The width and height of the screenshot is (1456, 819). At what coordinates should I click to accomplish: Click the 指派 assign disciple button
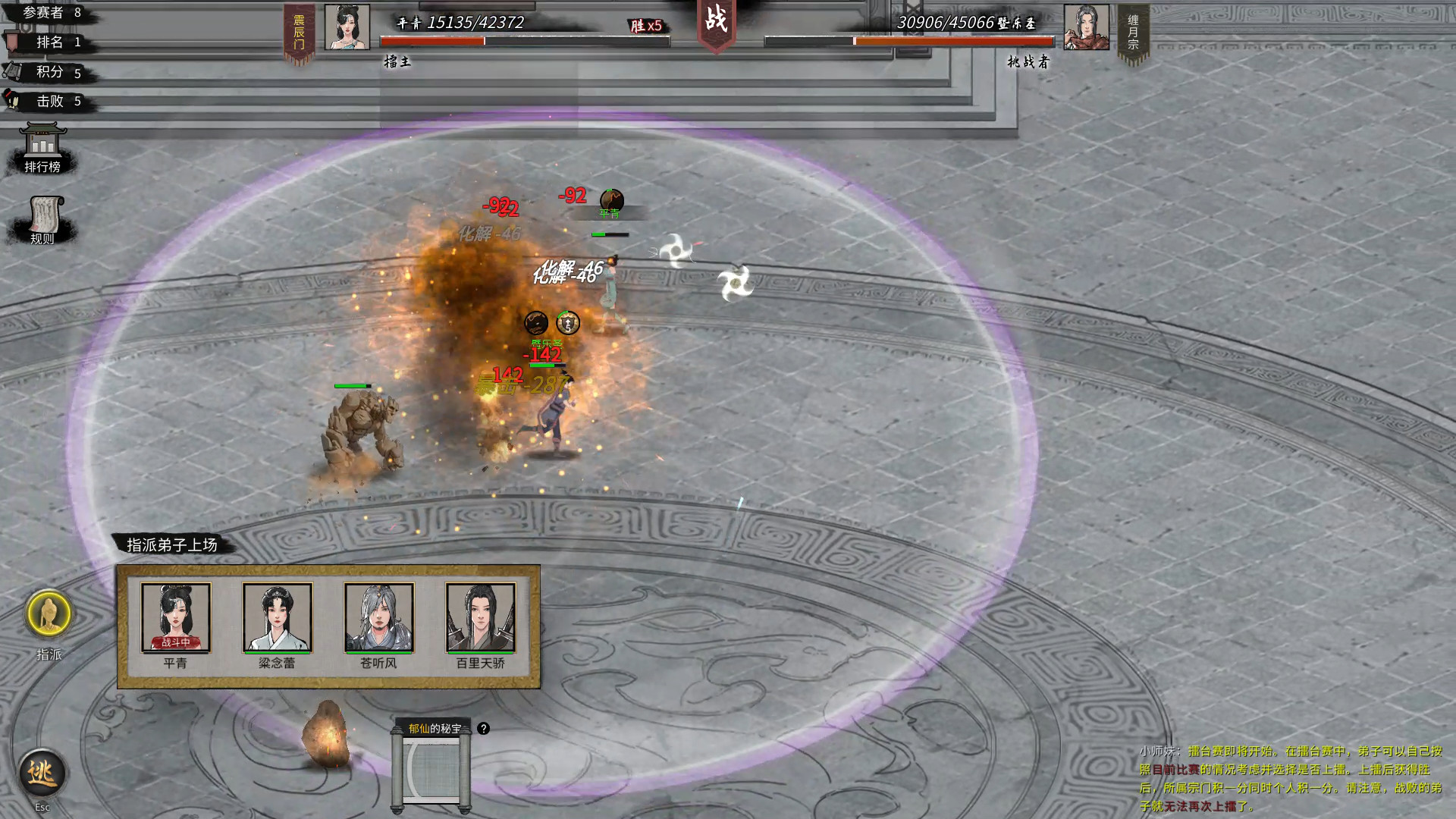pos(49,614)
